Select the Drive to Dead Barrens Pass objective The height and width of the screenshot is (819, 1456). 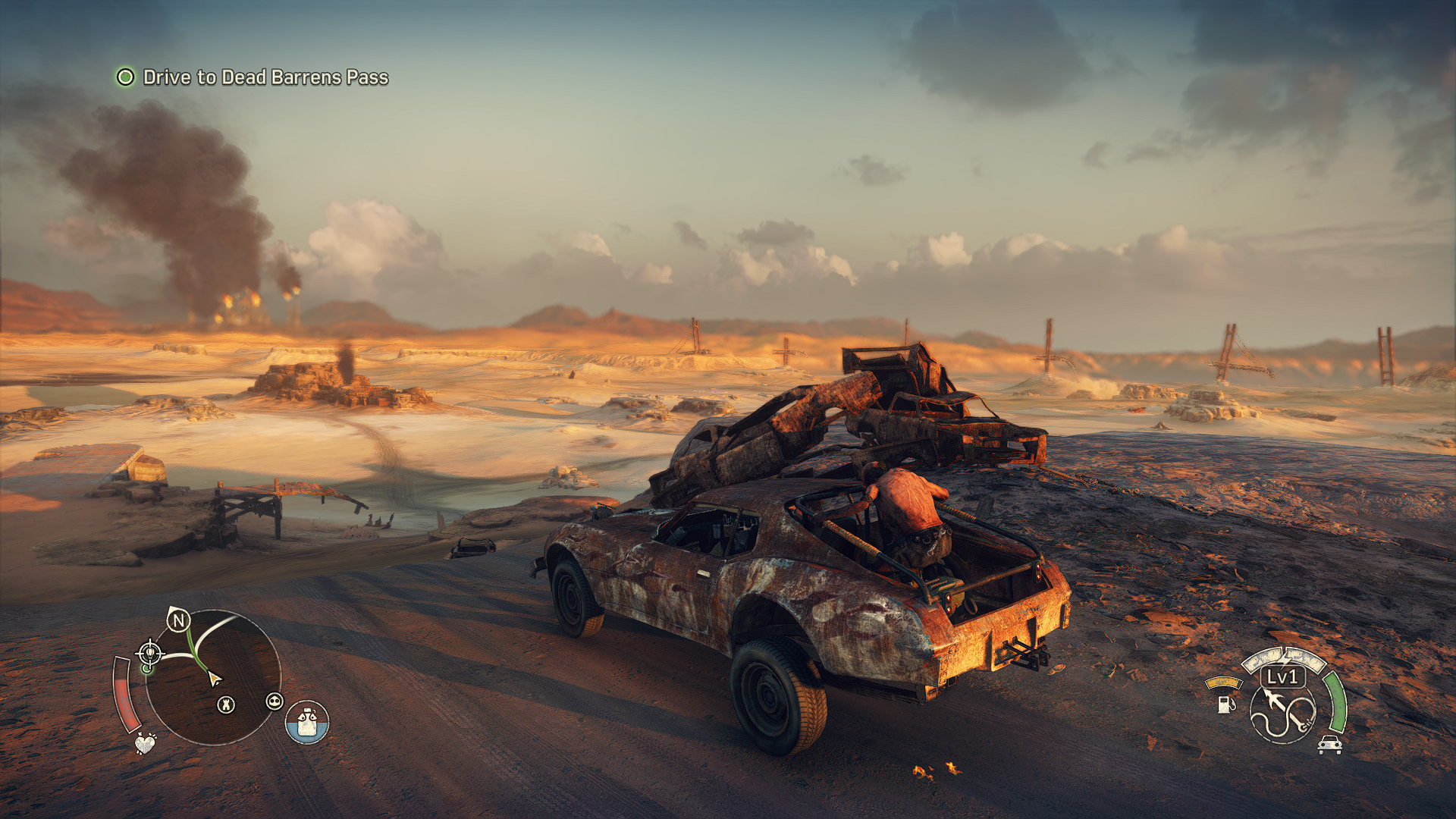tap(265, 77)
